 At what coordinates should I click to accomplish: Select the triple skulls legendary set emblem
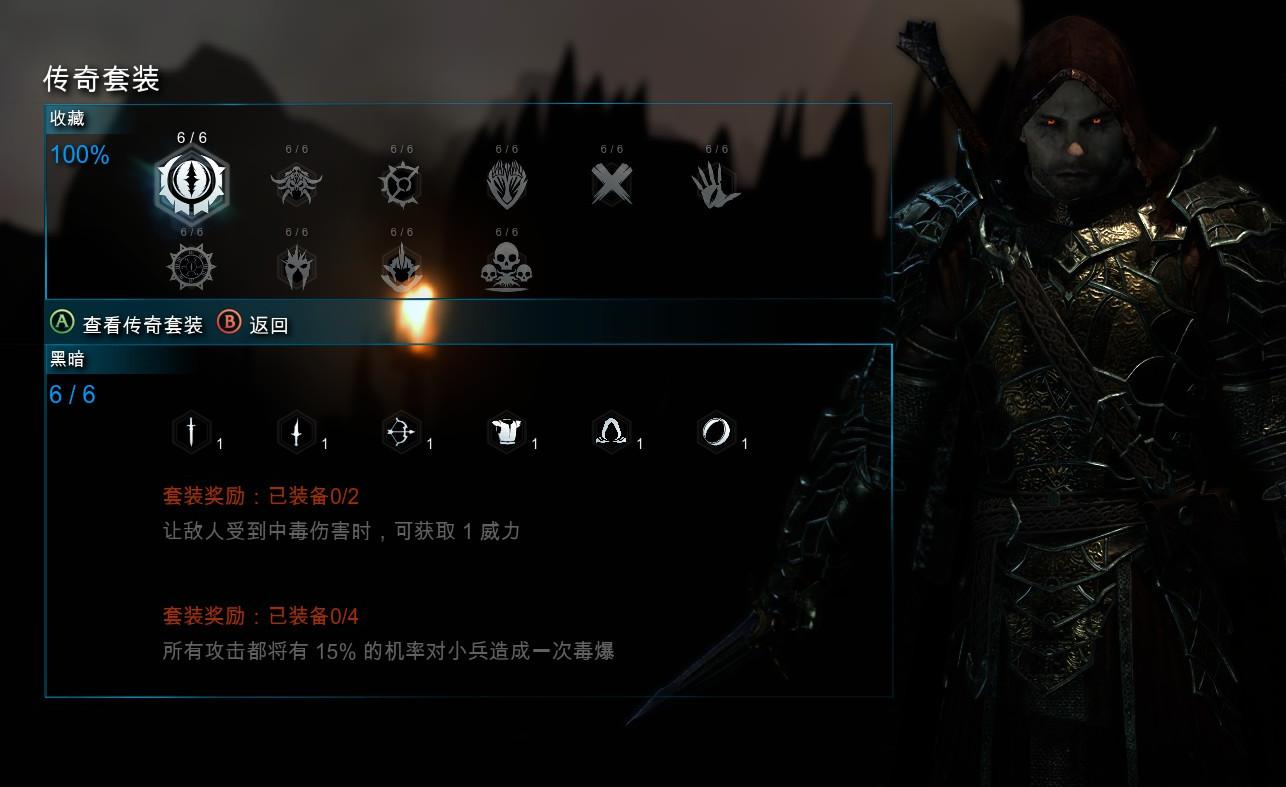[x=506, y=264]
